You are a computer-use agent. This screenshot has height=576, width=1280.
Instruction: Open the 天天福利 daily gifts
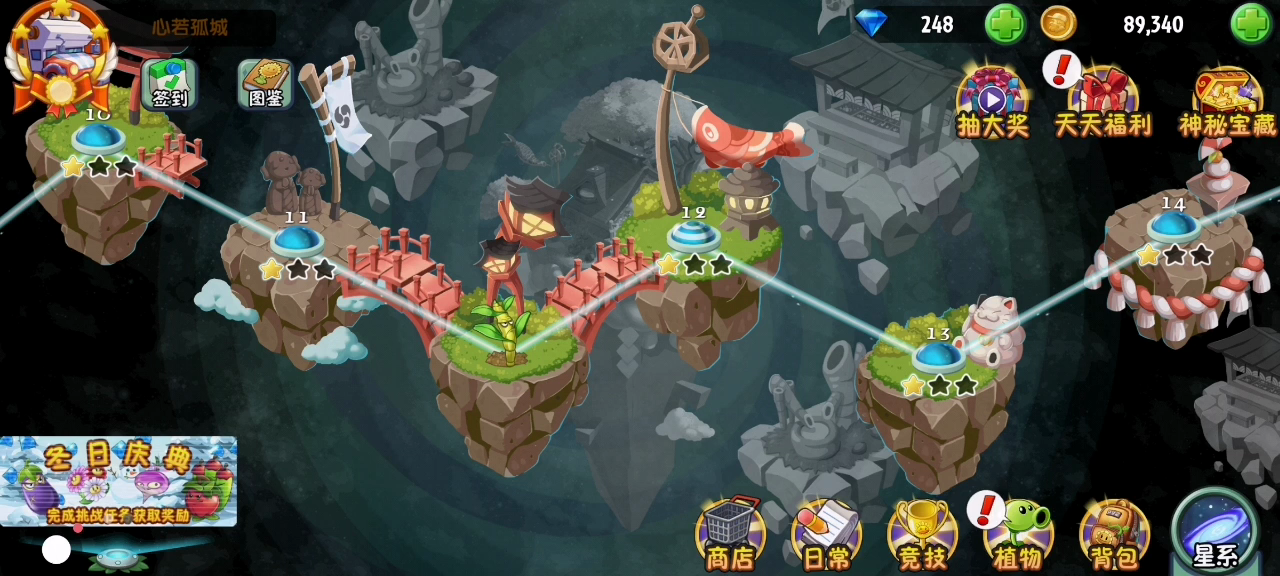coord(1103,102)
